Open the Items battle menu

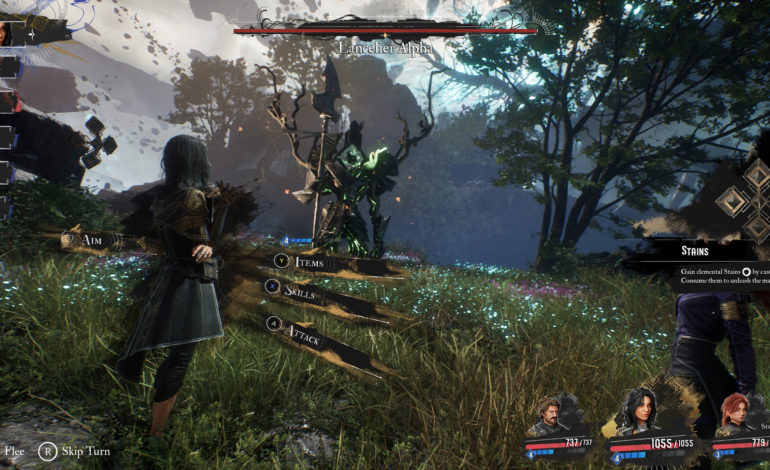pos(309,262)
